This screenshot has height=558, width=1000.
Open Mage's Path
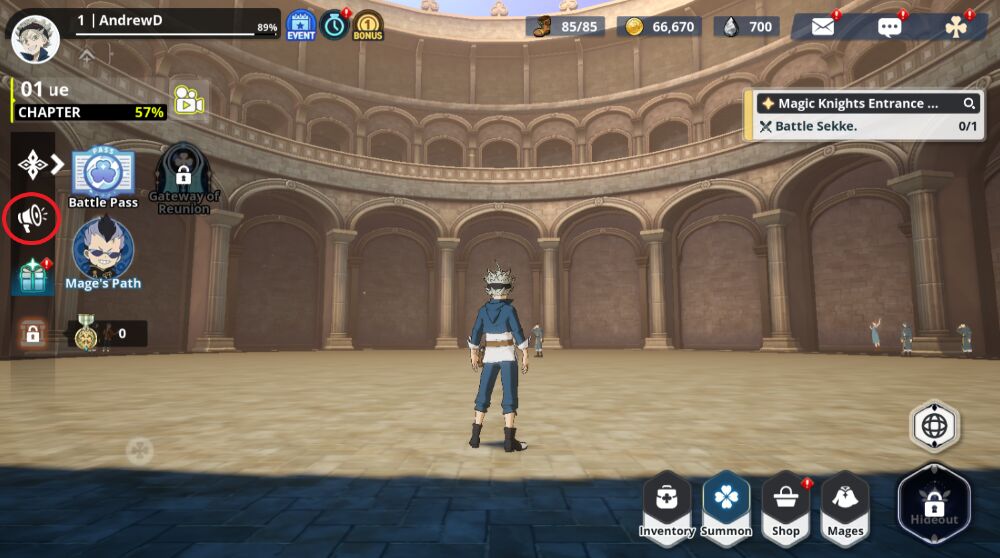click(104, 251)
